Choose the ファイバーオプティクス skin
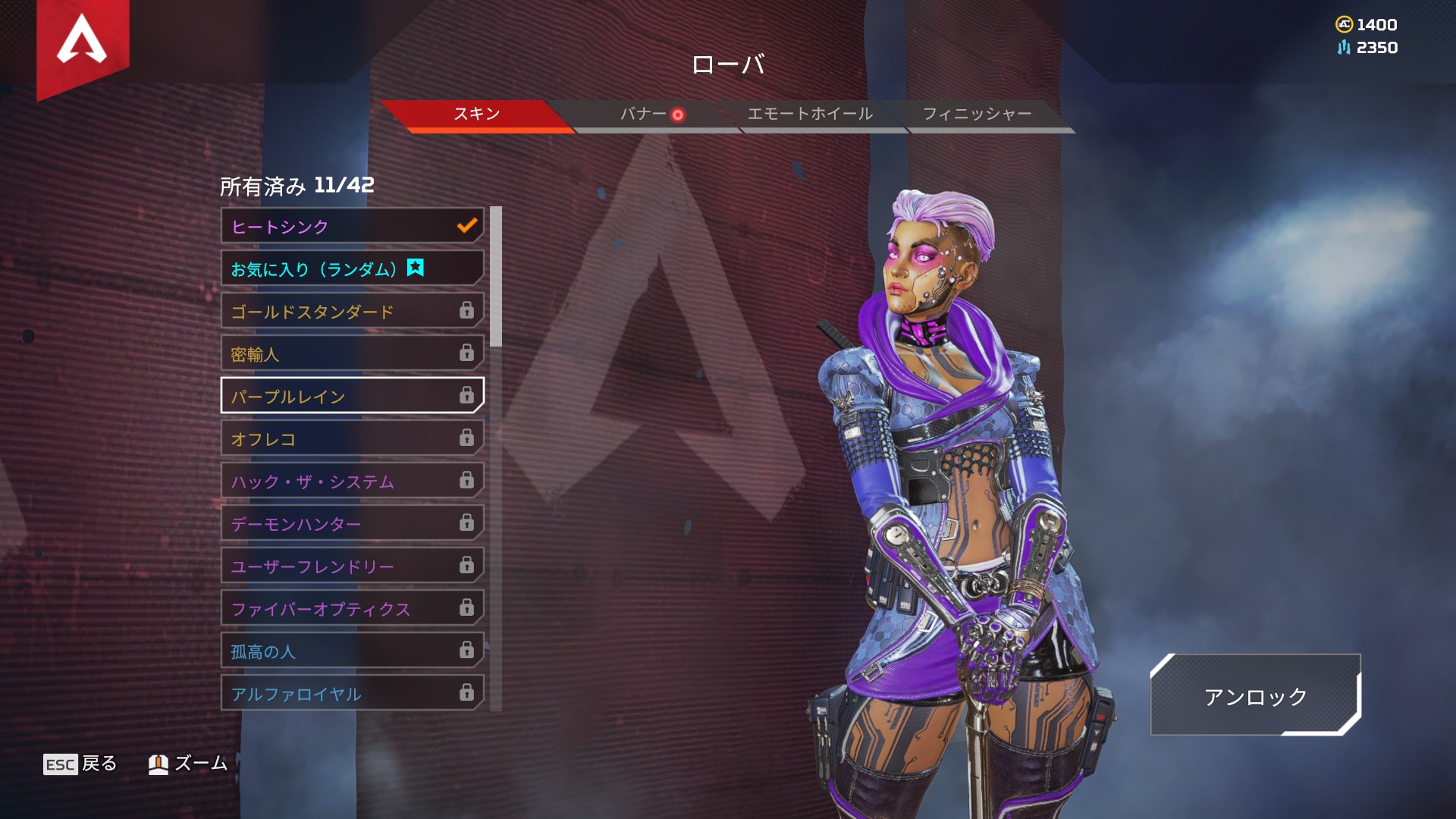 352,608
